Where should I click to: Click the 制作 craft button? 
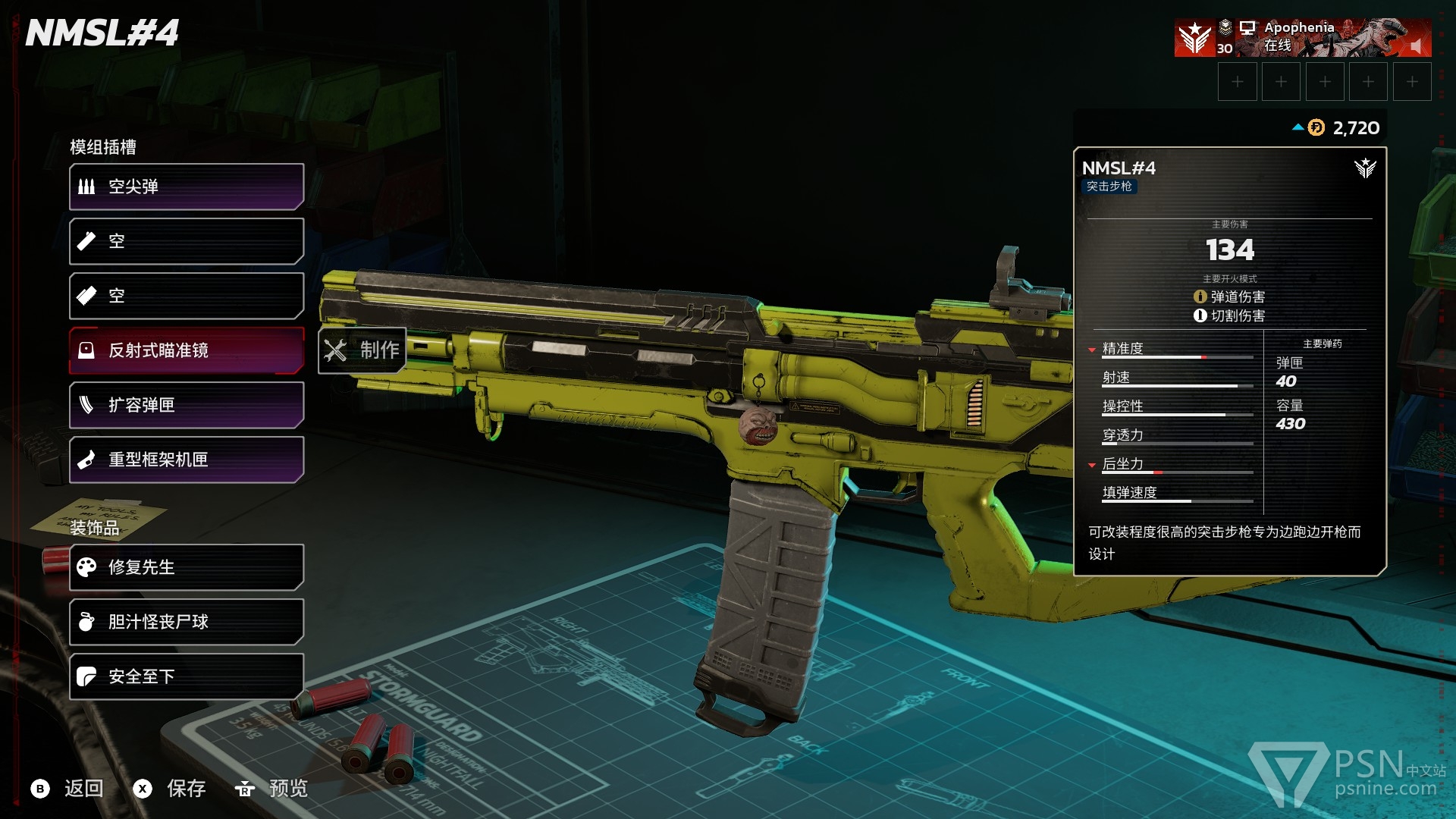tap(362, 350)
